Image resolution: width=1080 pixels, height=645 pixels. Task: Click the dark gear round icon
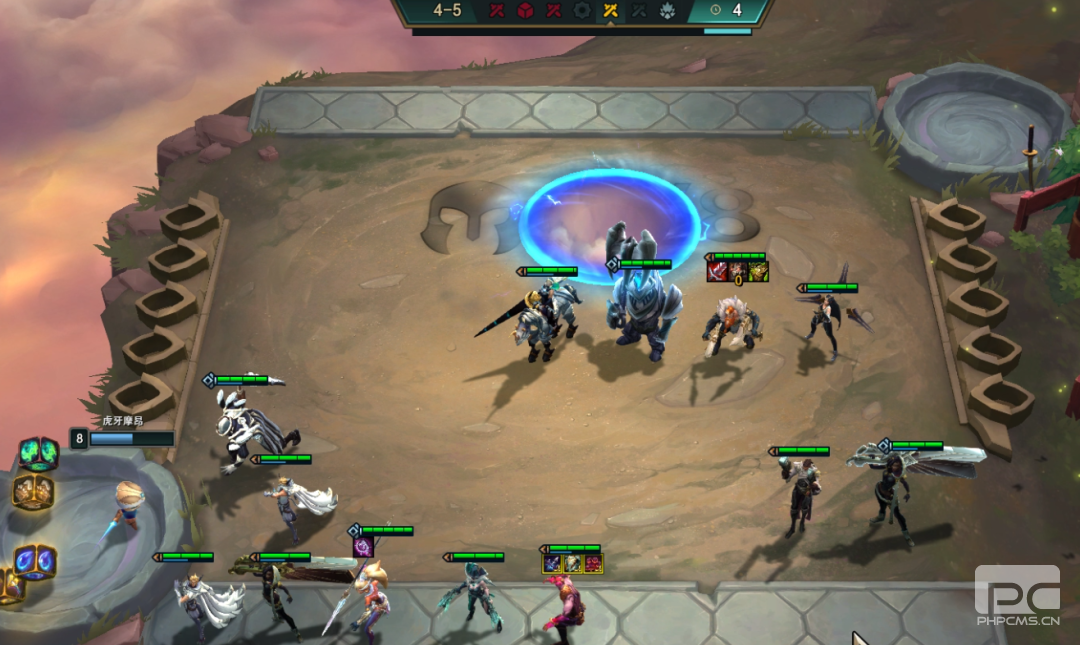tap(582, 11)
